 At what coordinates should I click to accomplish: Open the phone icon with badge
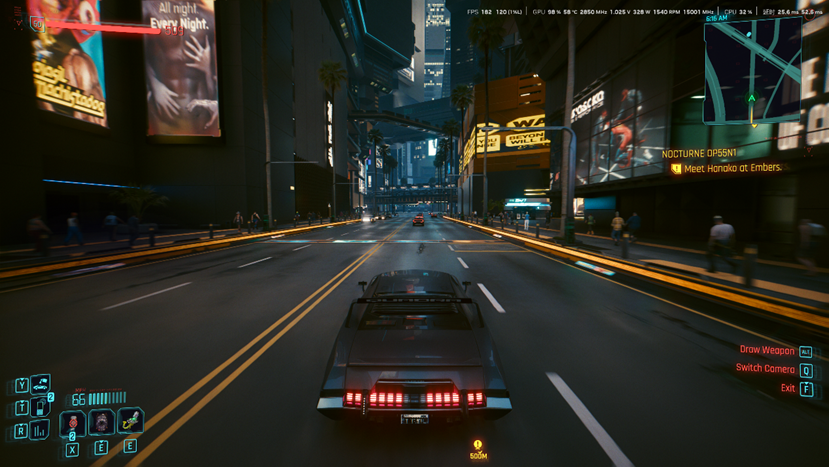coord(41,407)
